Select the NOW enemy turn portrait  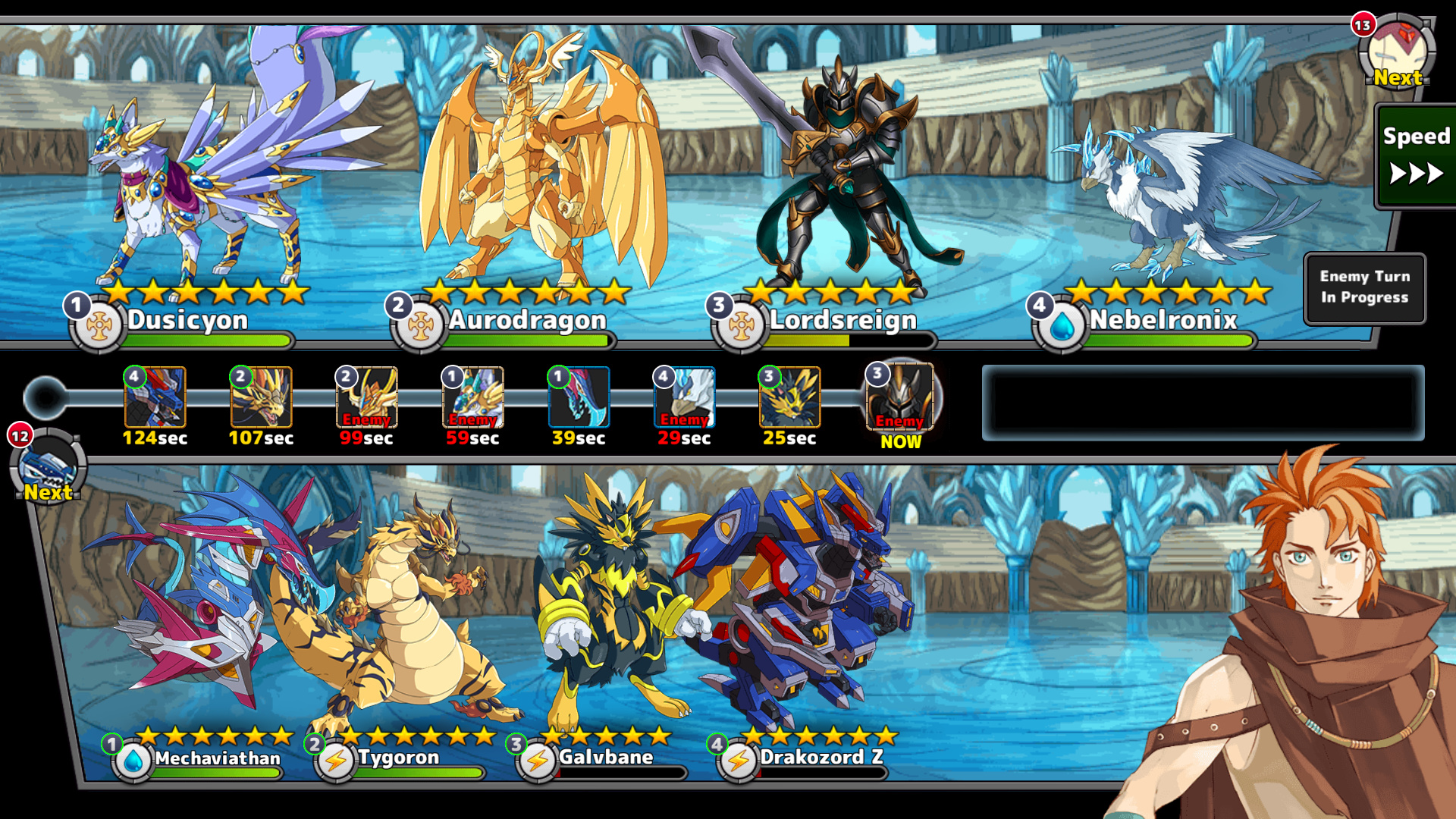pos(900,397)
